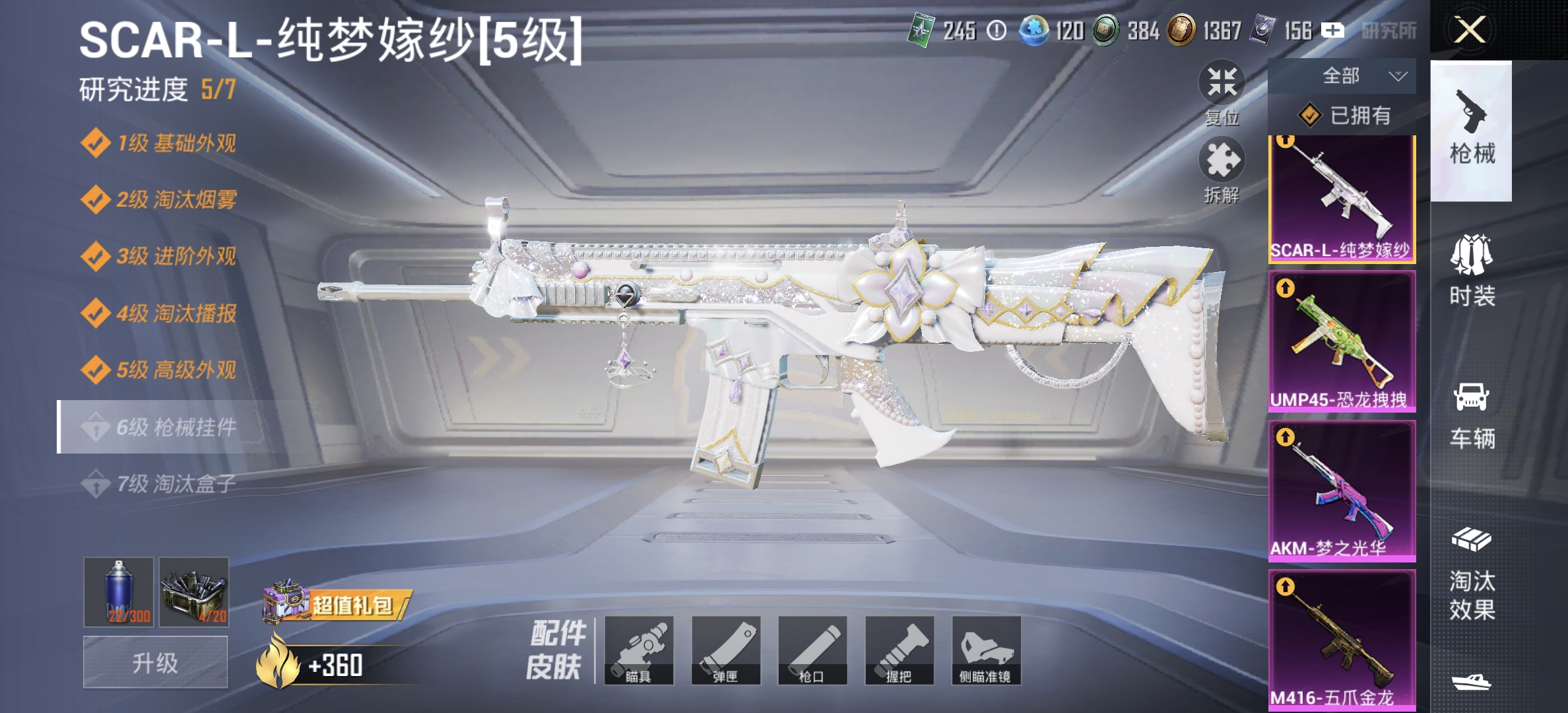Expand the 全部 filter dropdown
Image resolution: width=1568 pixels, height=713 pixels.
pyautogui.click(x=1343, y=76)
